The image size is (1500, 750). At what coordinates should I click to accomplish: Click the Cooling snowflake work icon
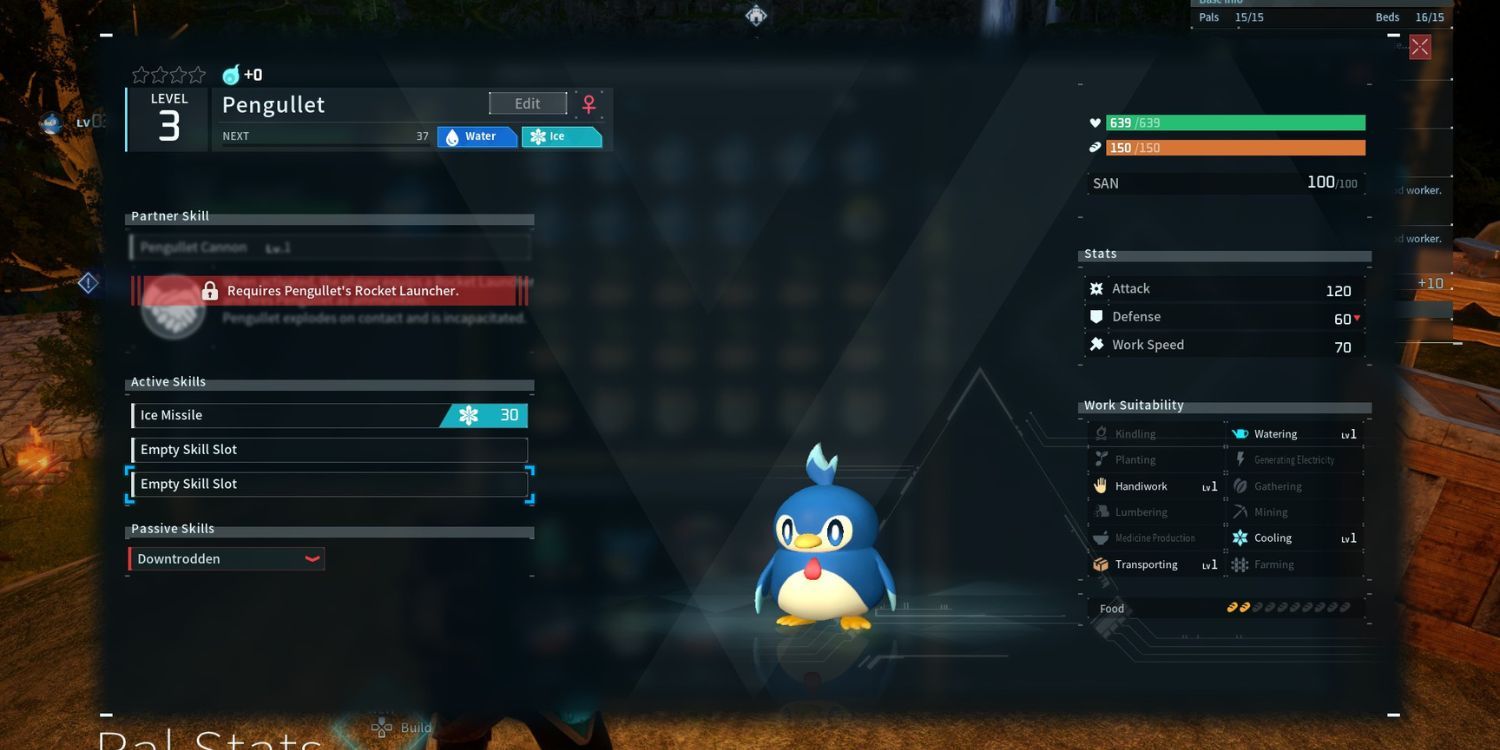(1238, 538)
